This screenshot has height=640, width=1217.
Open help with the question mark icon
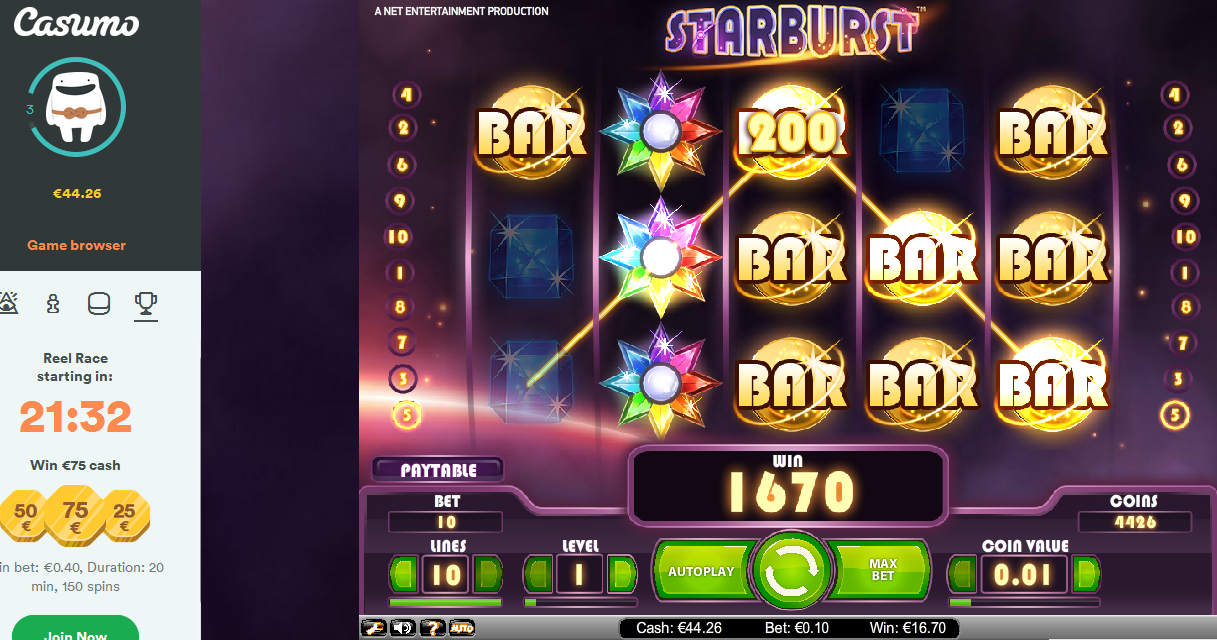pyautogui.click(x=432, y=628)
